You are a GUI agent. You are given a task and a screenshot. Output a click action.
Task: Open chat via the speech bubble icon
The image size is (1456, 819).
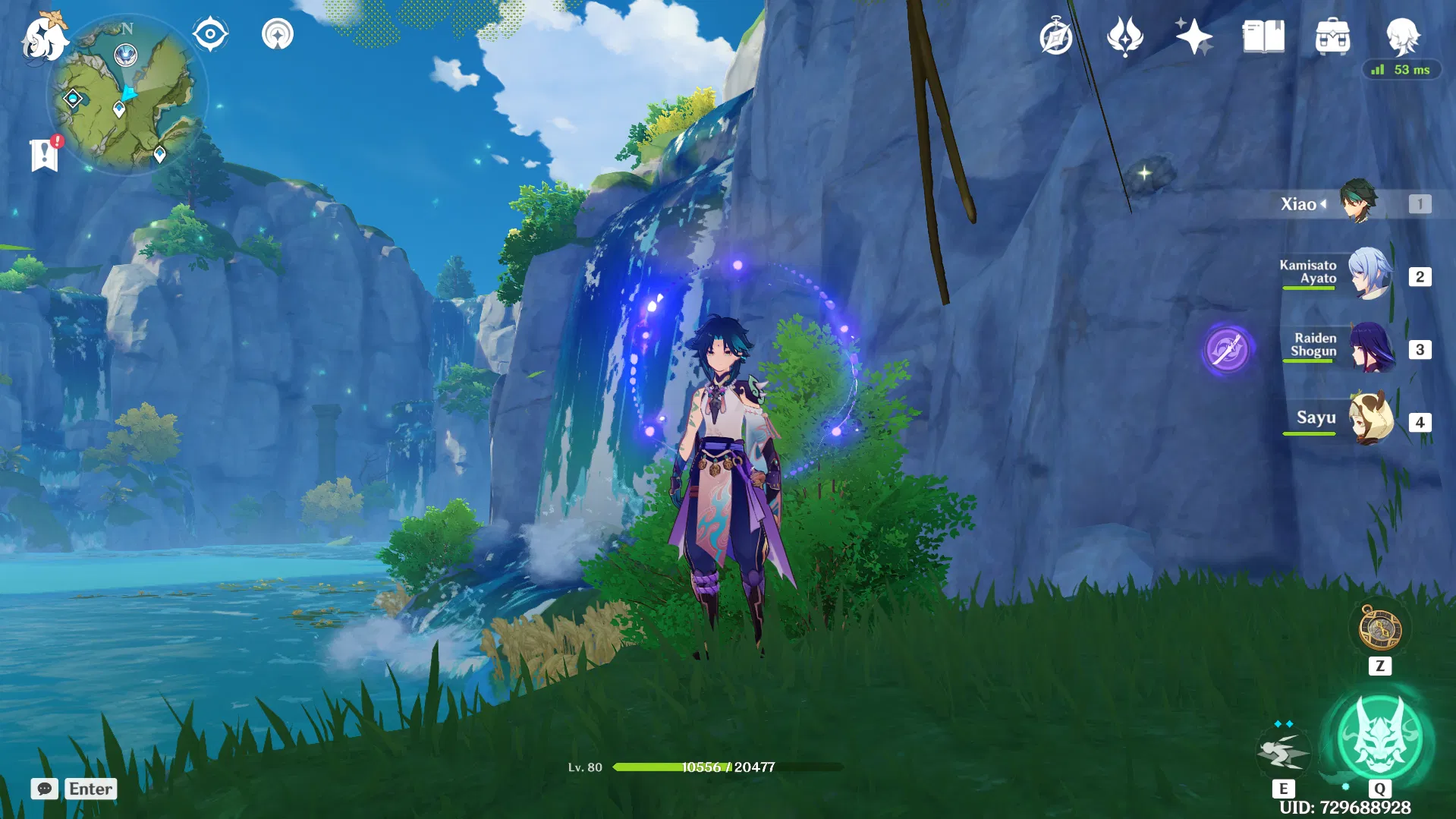click(x=45, y=789)
